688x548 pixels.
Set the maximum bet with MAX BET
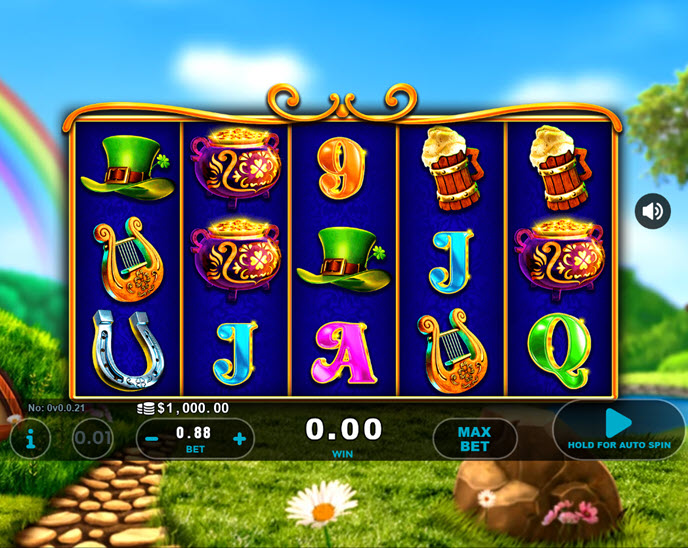point(474,438)
